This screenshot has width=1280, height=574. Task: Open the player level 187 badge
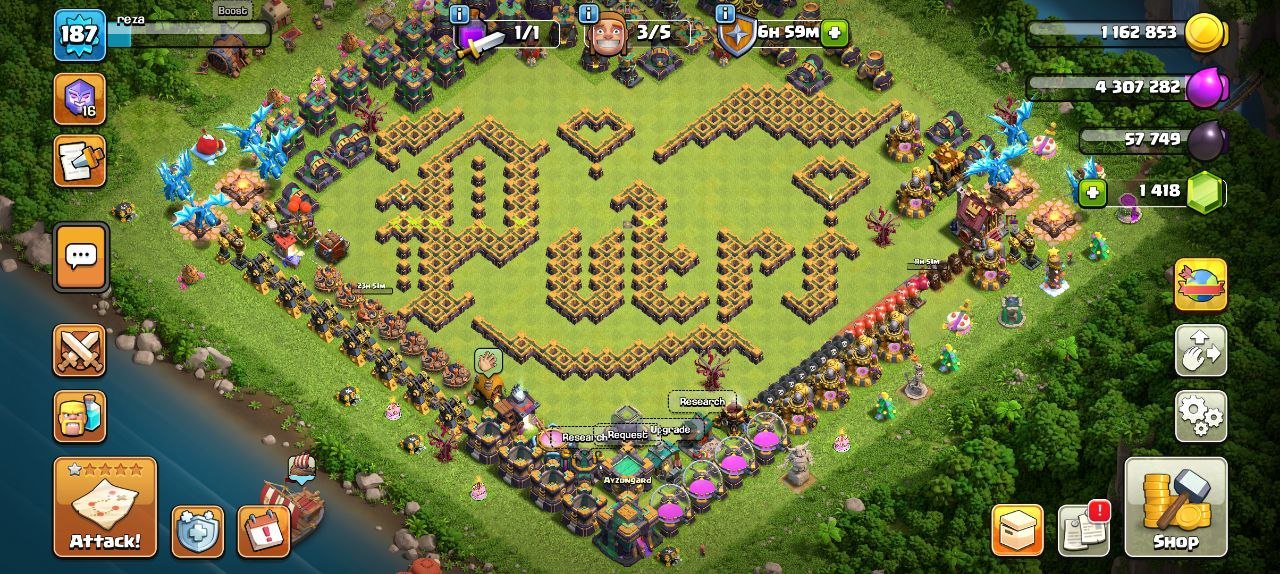point(79,35)
